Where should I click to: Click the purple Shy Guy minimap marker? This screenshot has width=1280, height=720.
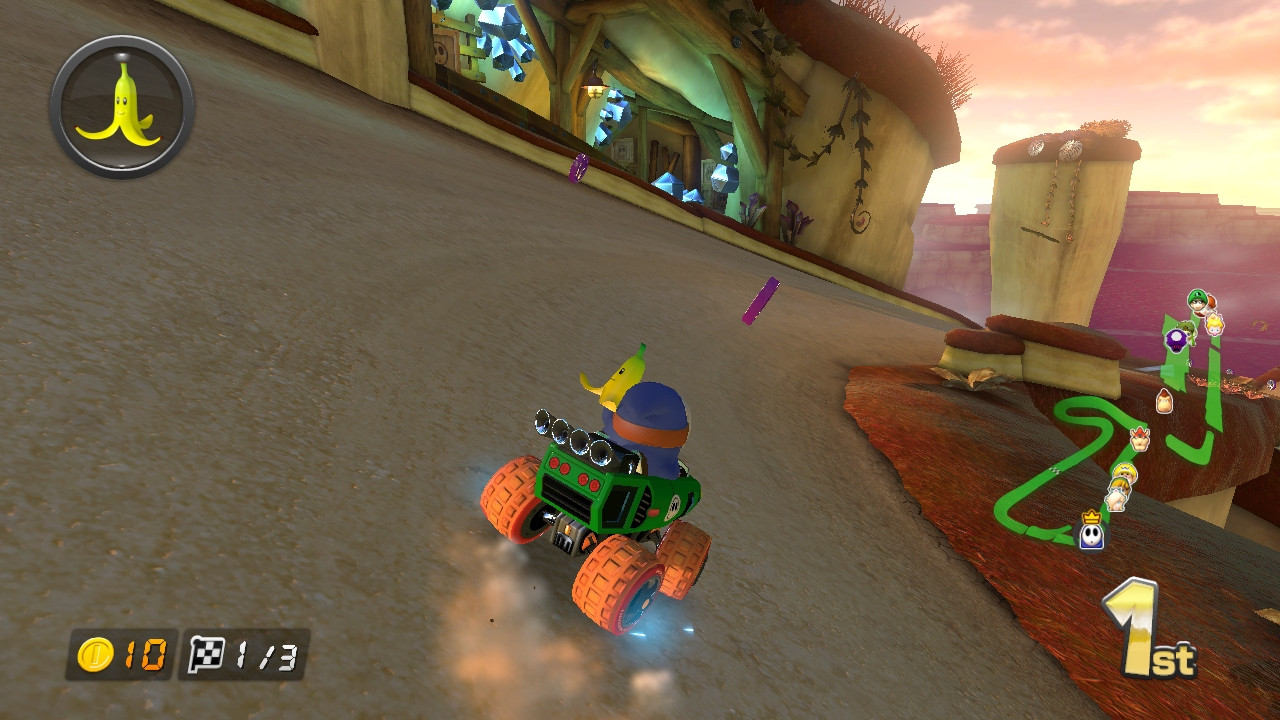[x=1175, y=341]
